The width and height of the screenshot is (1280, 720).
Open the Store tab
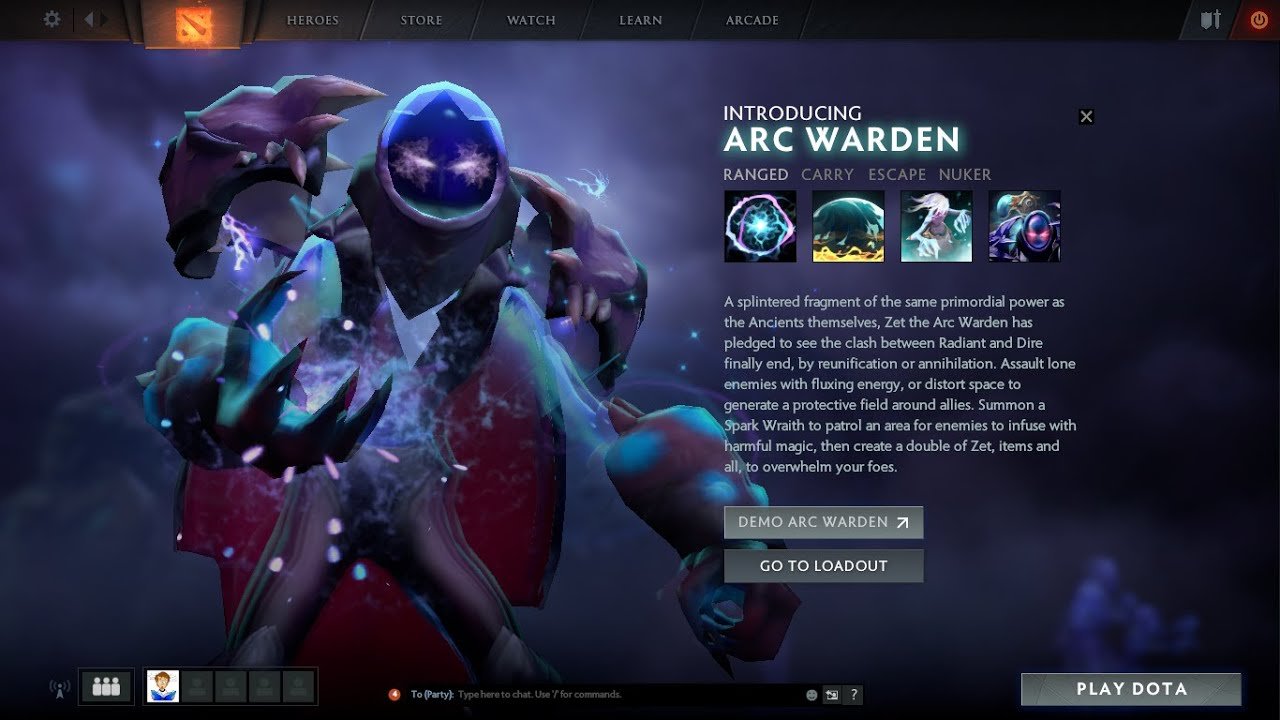coord(421,20)
